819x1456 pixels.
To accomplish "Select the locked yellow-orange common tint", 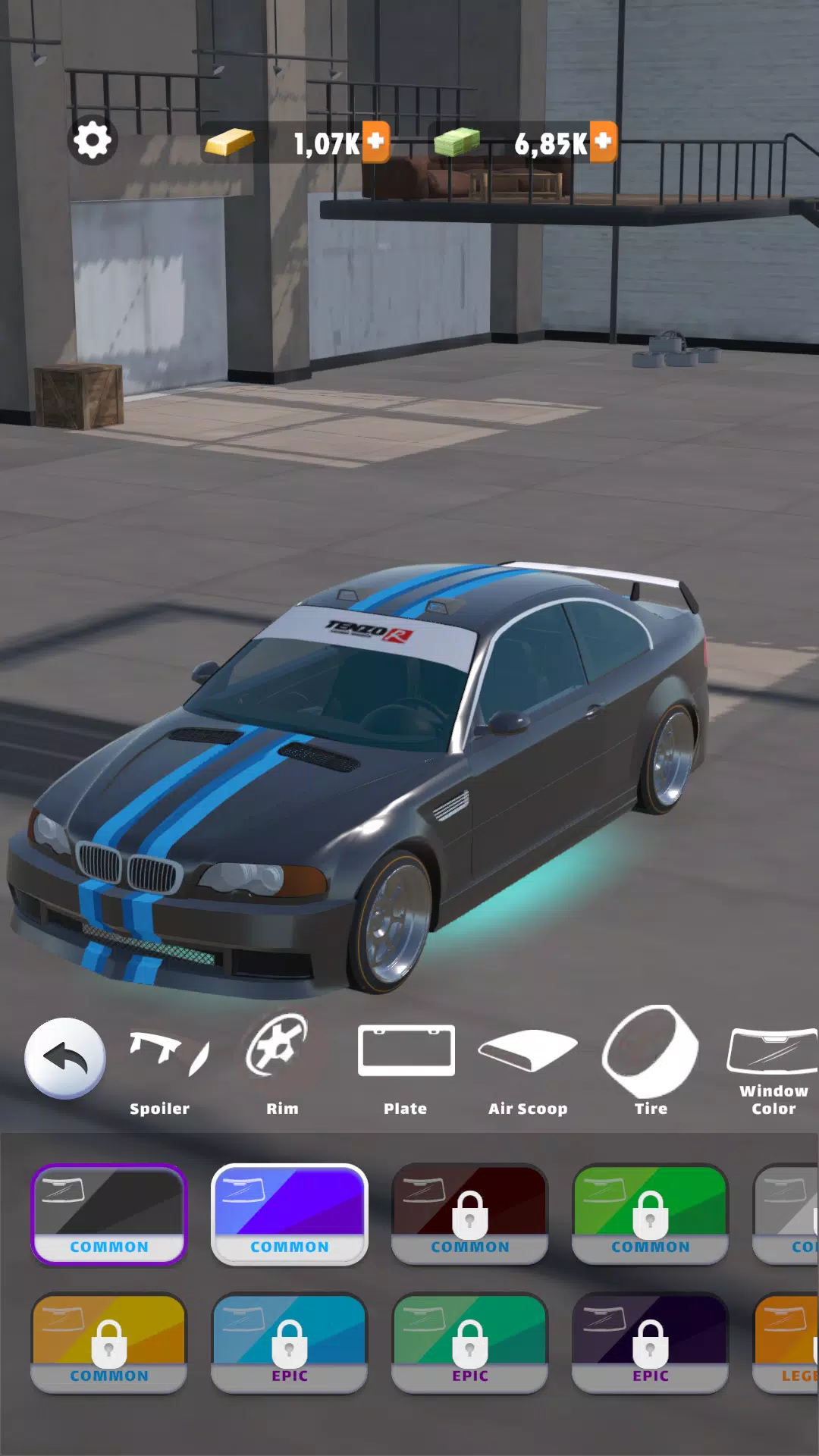I will [109, 1343].
